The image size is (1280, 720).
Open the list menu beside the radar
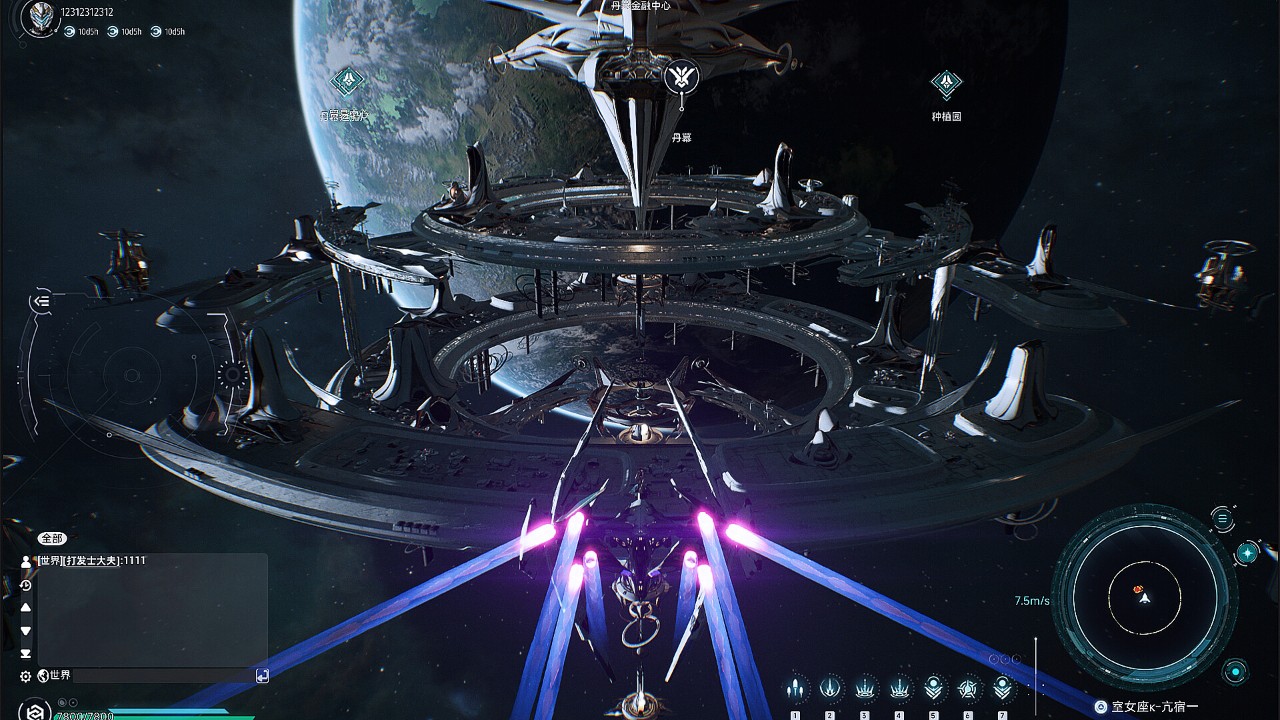tap(1222, 517)
